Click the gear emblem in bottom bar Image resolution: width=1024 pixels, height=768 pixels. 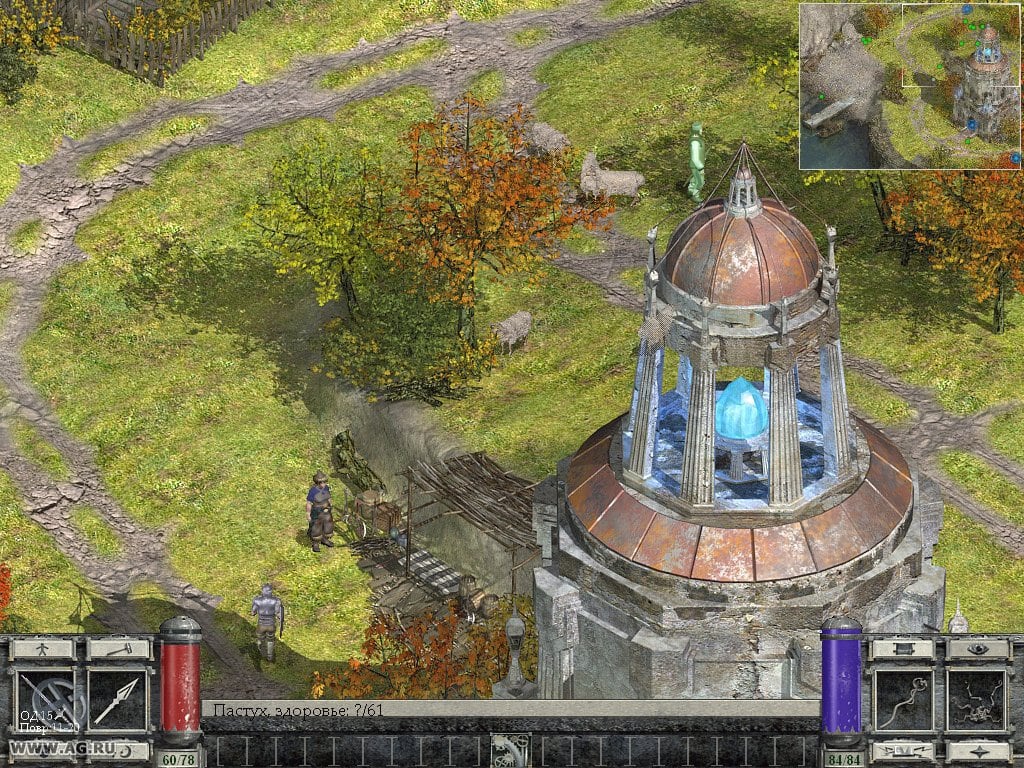(510, 750)
